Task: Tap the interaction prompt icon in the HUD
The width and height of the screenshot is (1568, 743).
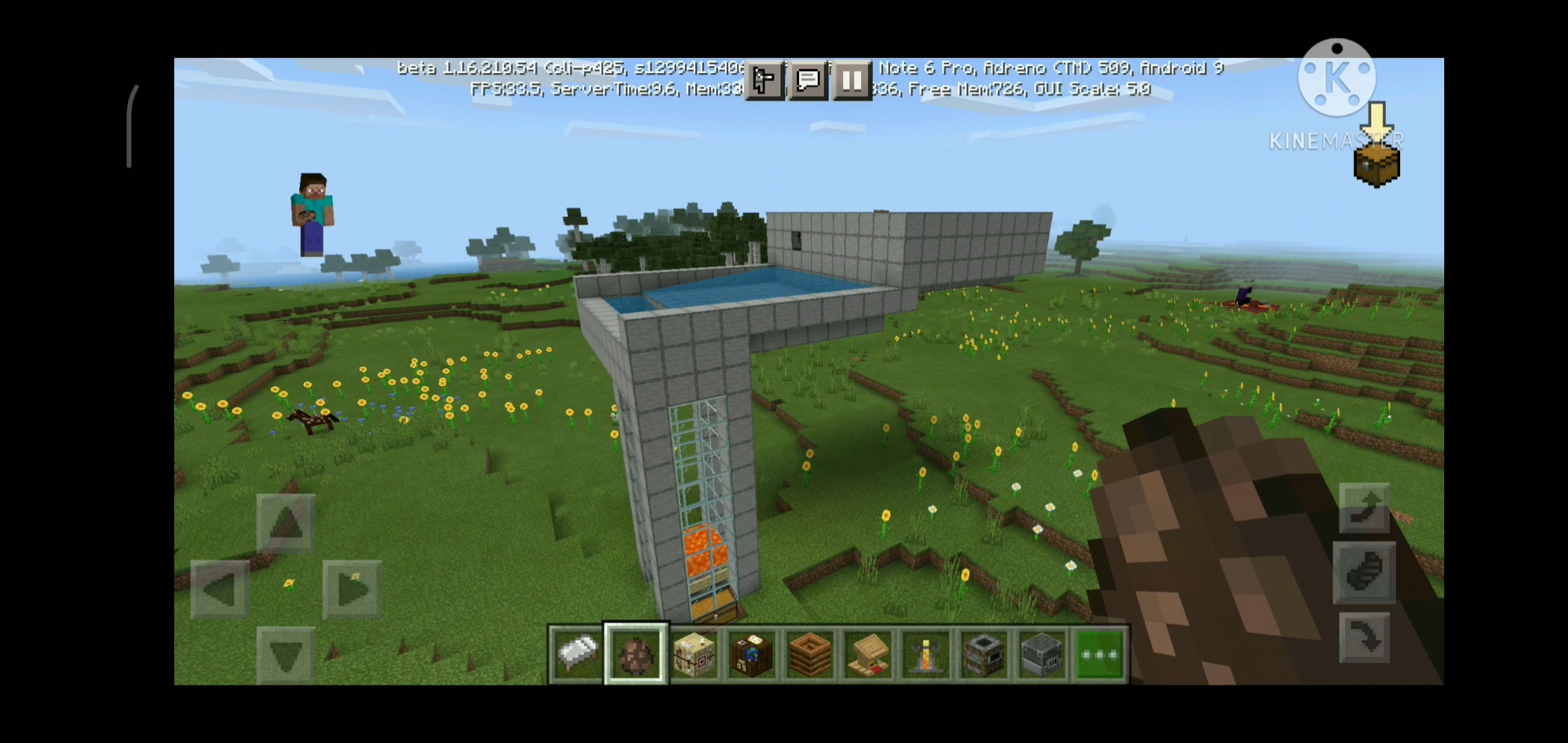Action: pyautogui.click(x=764, y=80)
